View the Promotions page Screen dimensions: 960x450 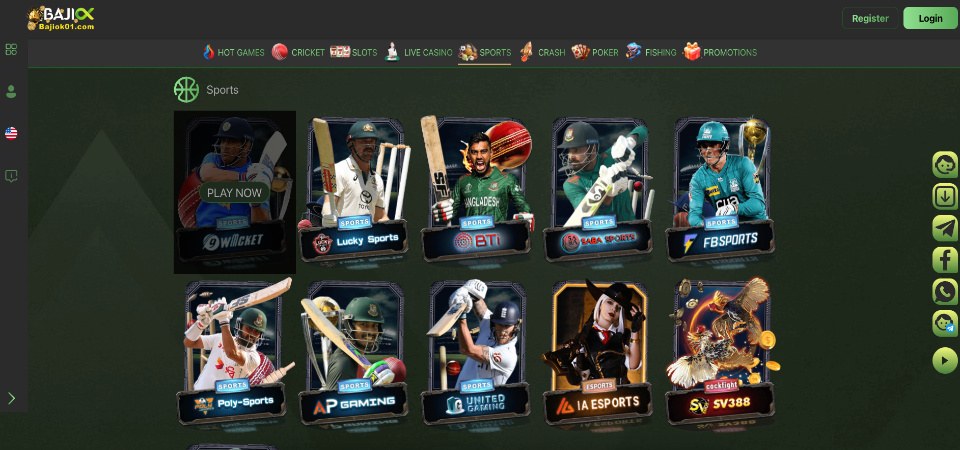tap(720, 52)
